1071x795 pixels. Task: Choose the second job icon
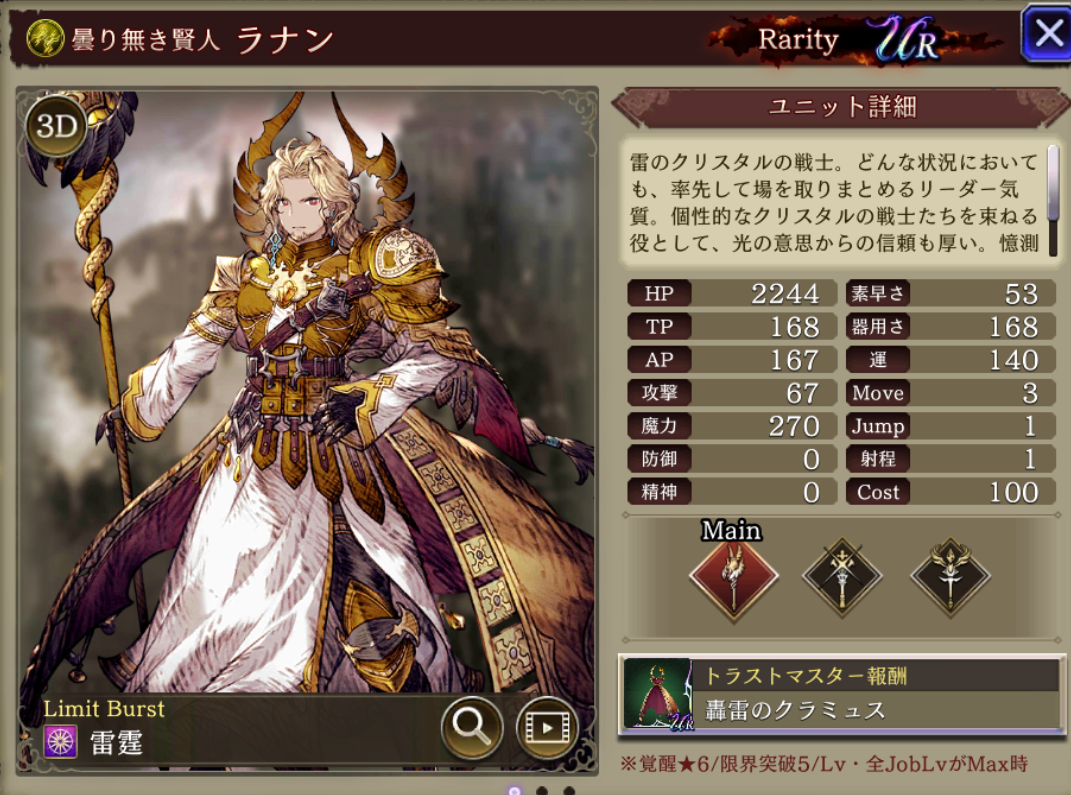(842, 577)
